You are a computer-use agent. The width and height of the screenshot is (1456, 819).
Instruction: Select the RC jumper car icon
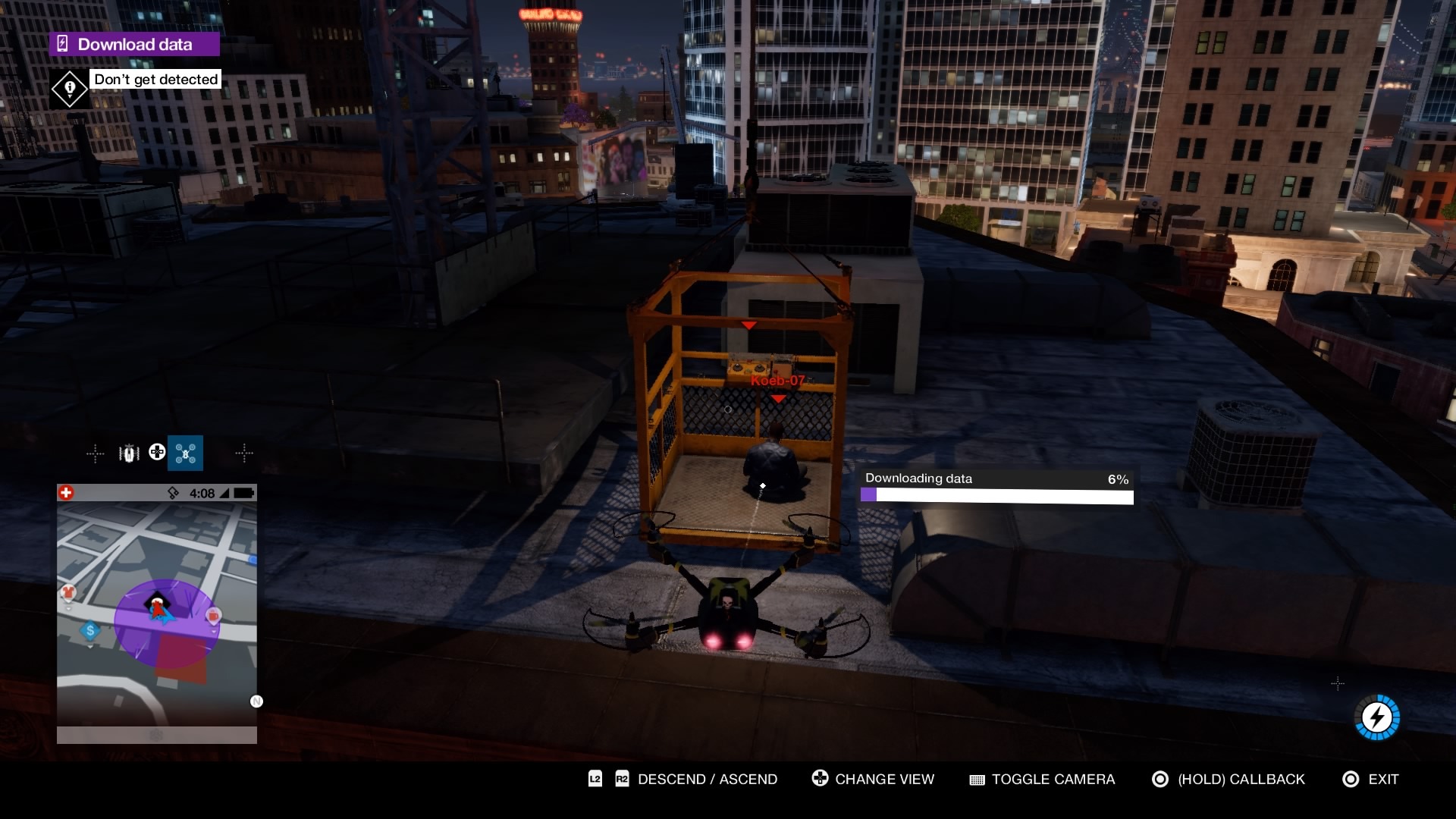[x=129, y=453]
